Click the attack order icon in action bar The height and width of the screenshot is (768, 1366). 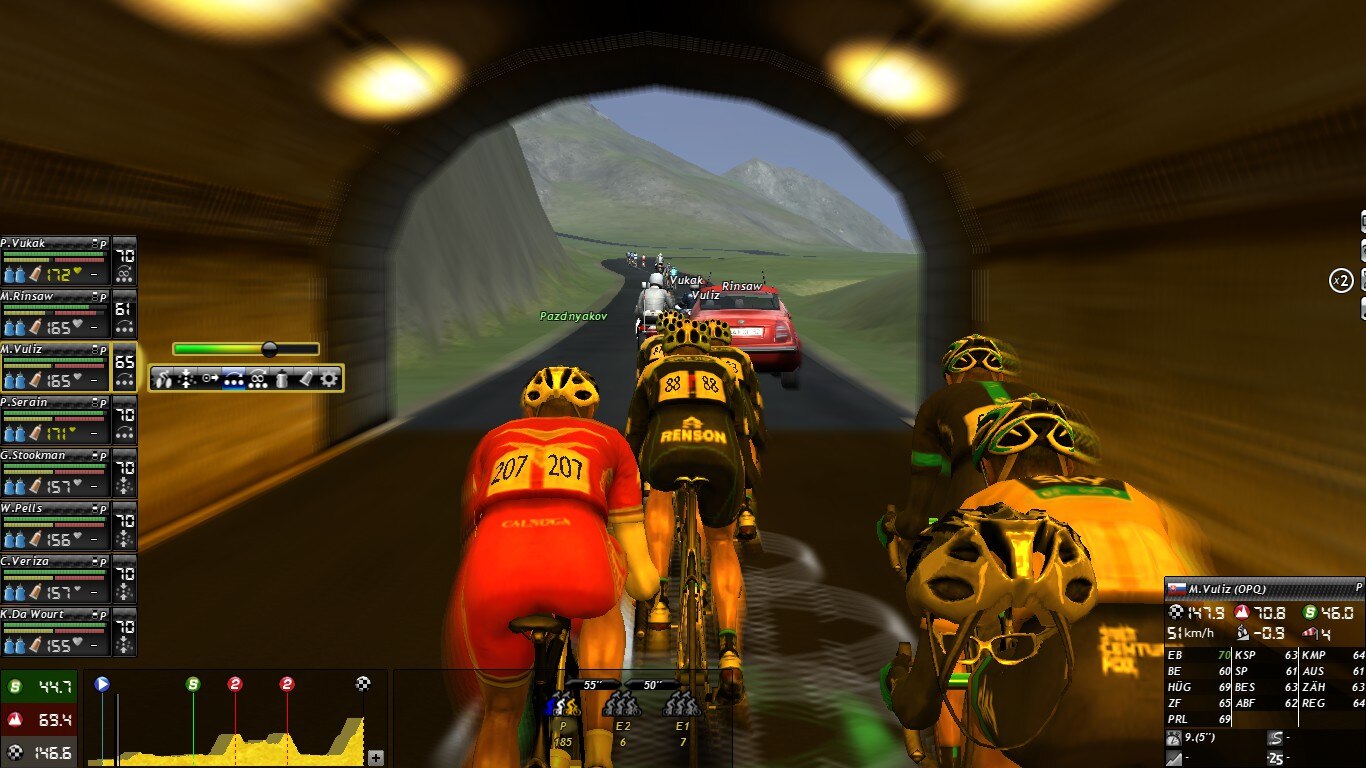pos(165,378)
